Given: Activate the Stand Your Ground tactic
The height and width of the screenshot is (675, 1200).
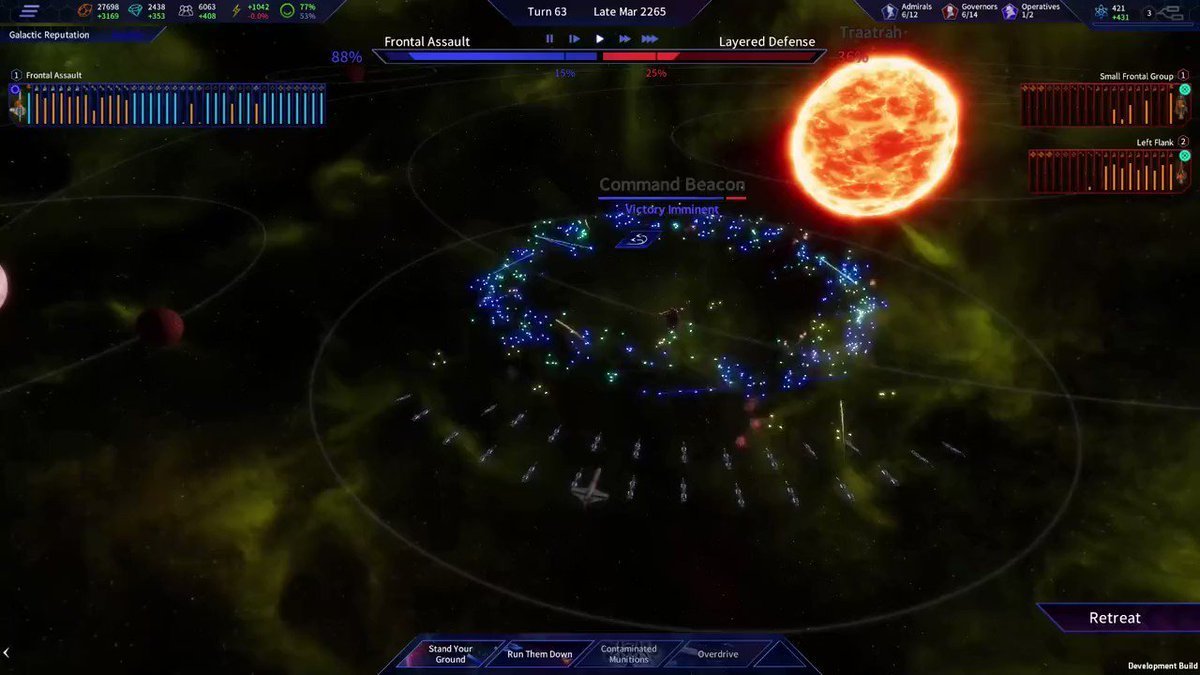Looking at the screenshot, I should tap(450, 654).
